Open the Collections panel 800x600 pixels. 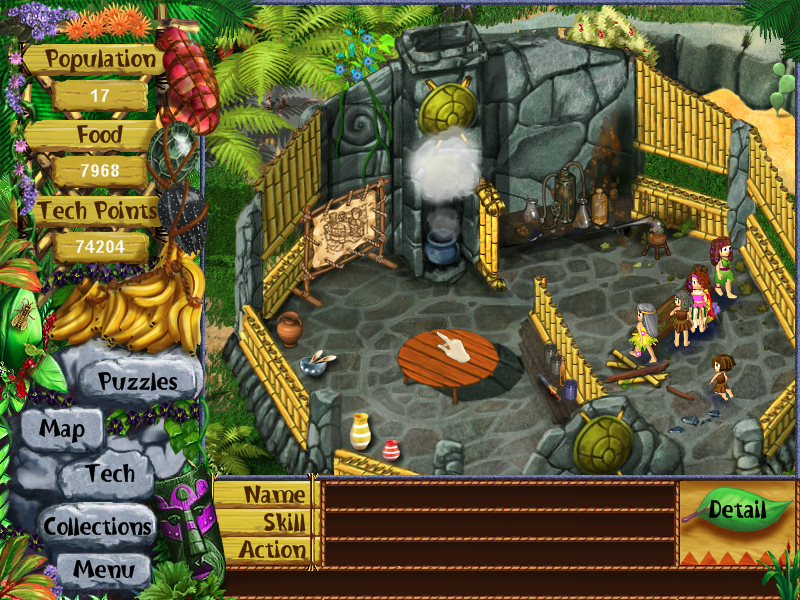click(x=97, y=525)
